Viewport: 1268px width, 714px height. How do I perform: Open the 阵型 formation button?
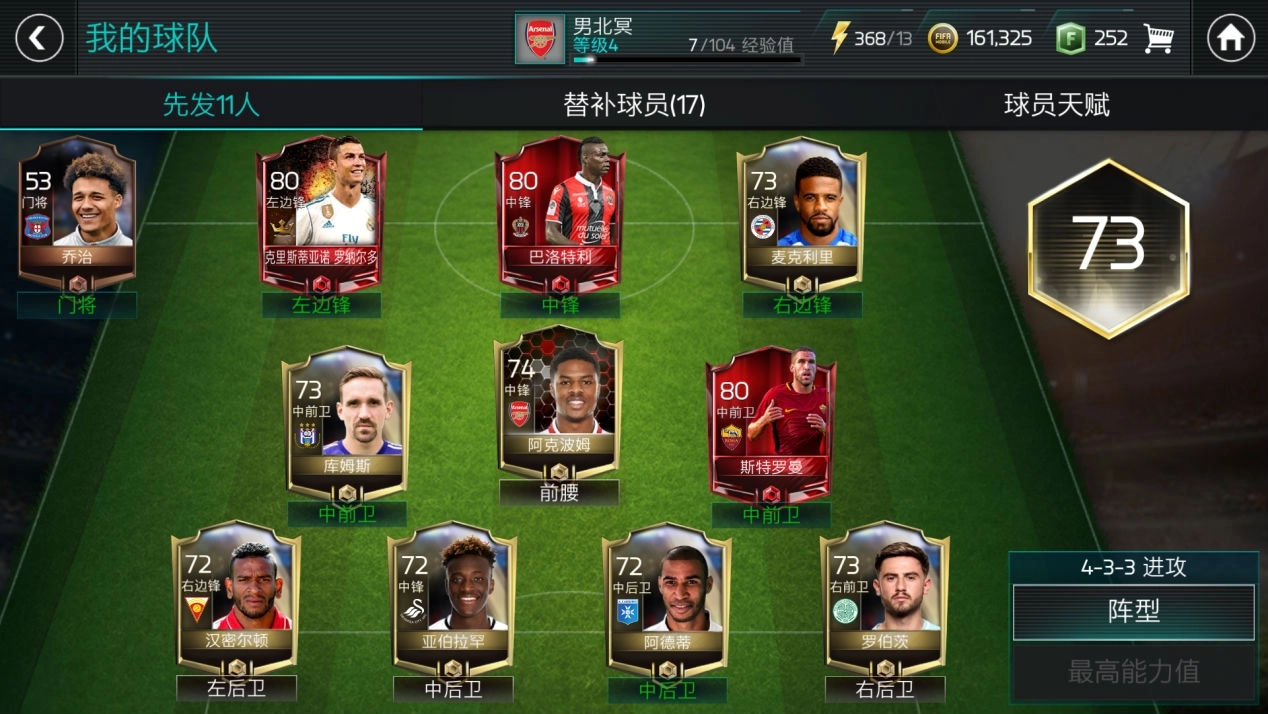point(1133,612)
